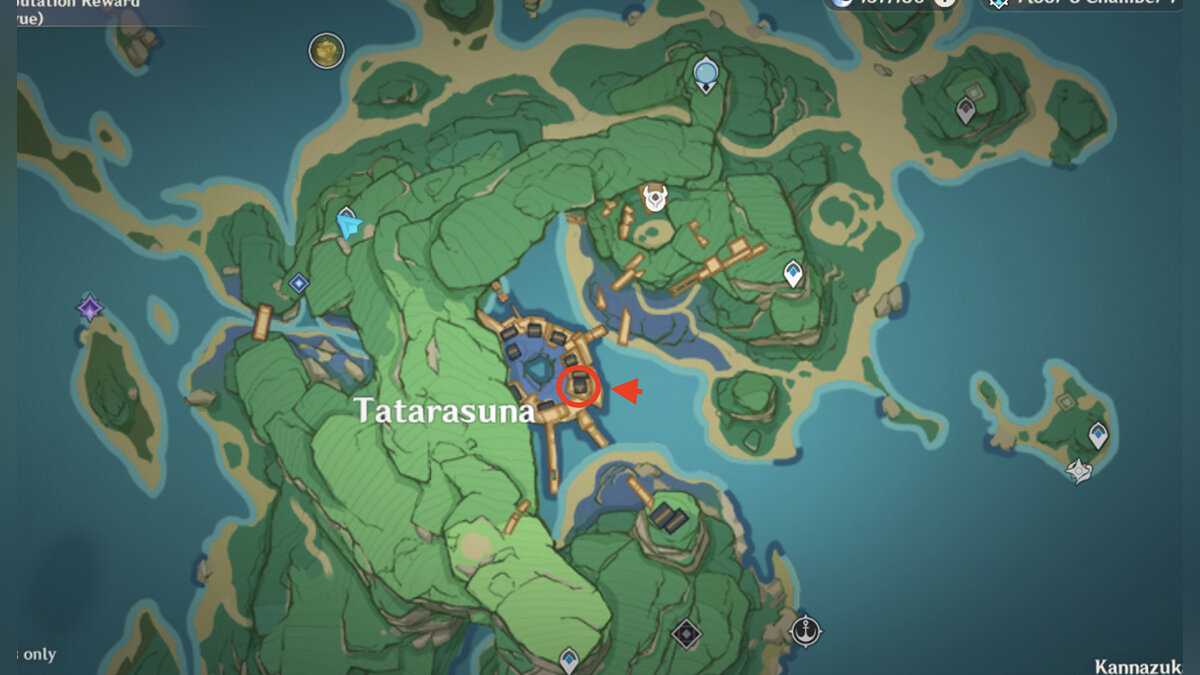Select the grey inactive teleport waypoint
The image size is (1200, 675).
(966, 110)
